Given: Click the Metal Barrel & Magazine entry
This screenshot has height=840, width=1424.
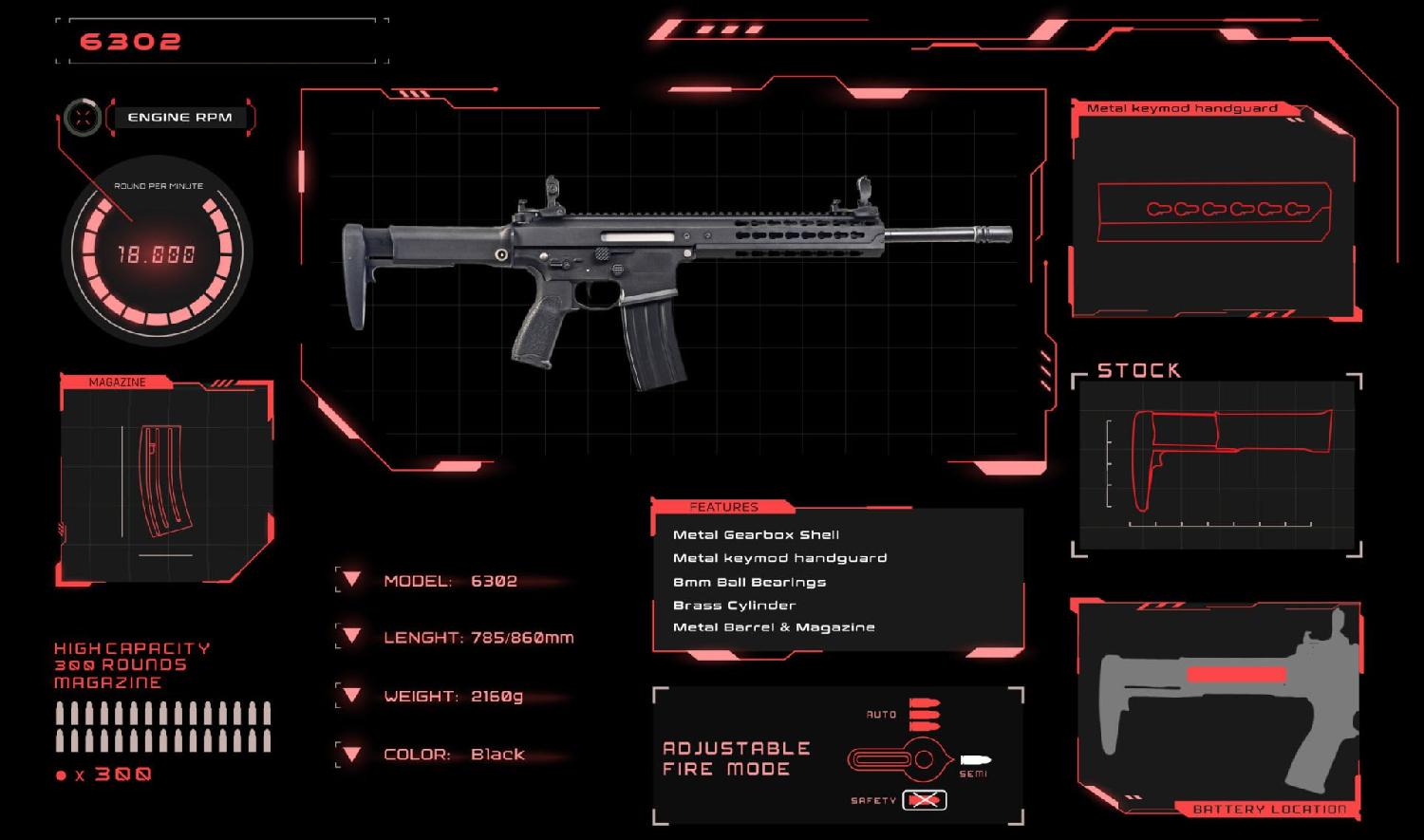Looking at the screenshot, I should 774,627.
